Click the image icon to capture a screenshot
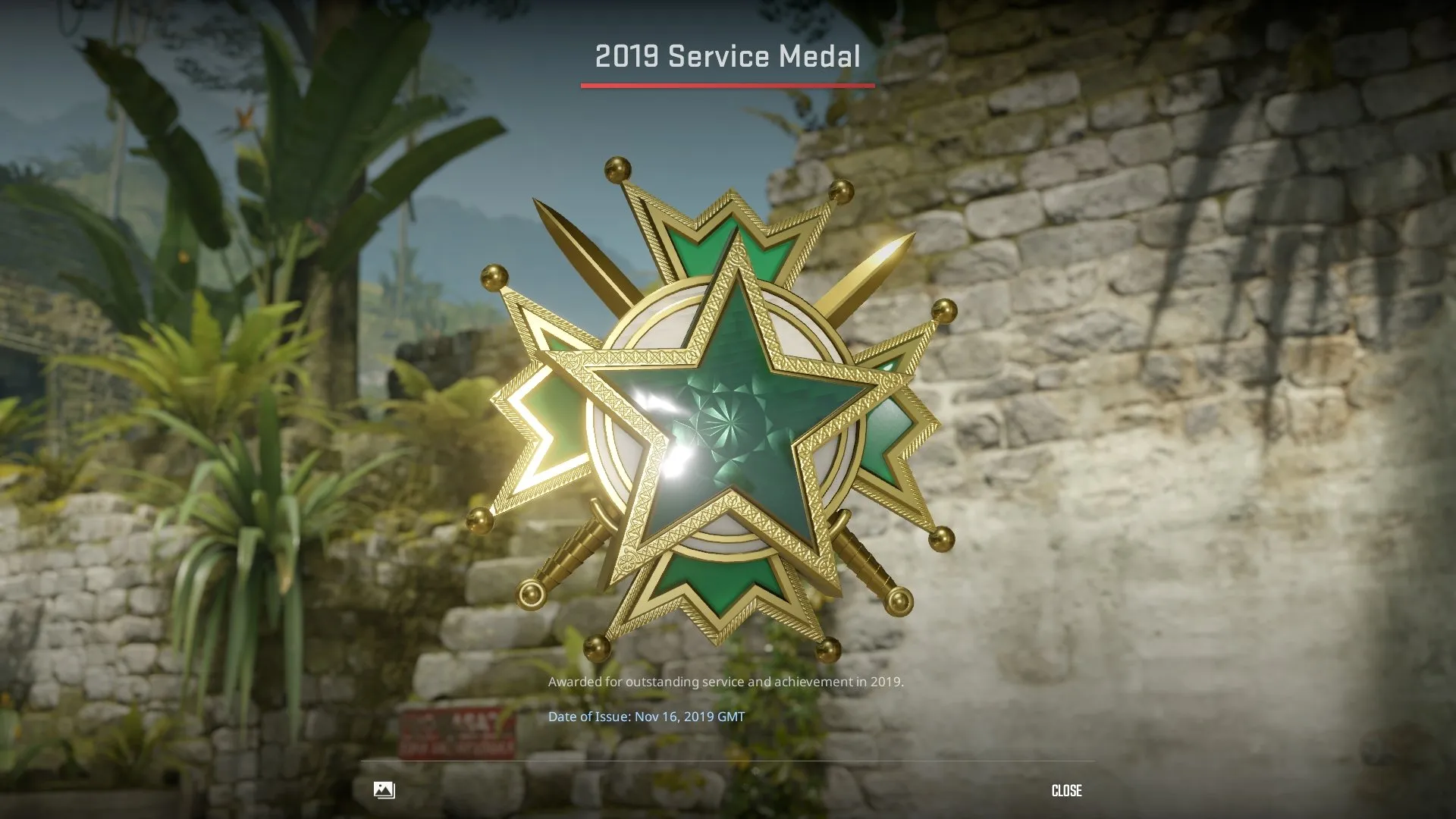The width and height of the screenshot is (1456, 819). (384, 790)
